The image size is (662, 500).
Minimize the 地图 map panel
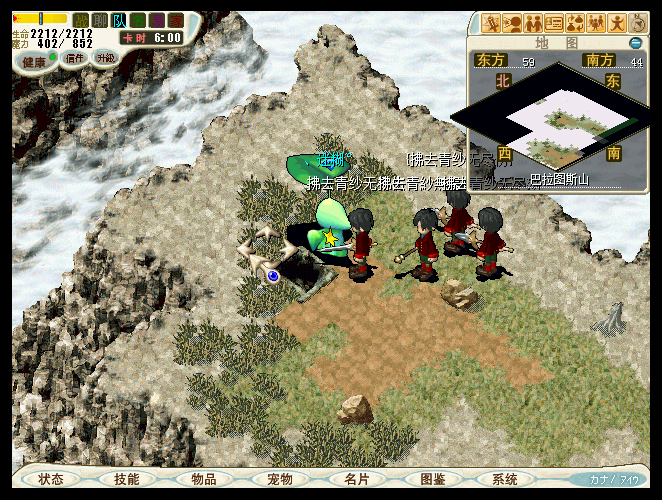(636, 43)
